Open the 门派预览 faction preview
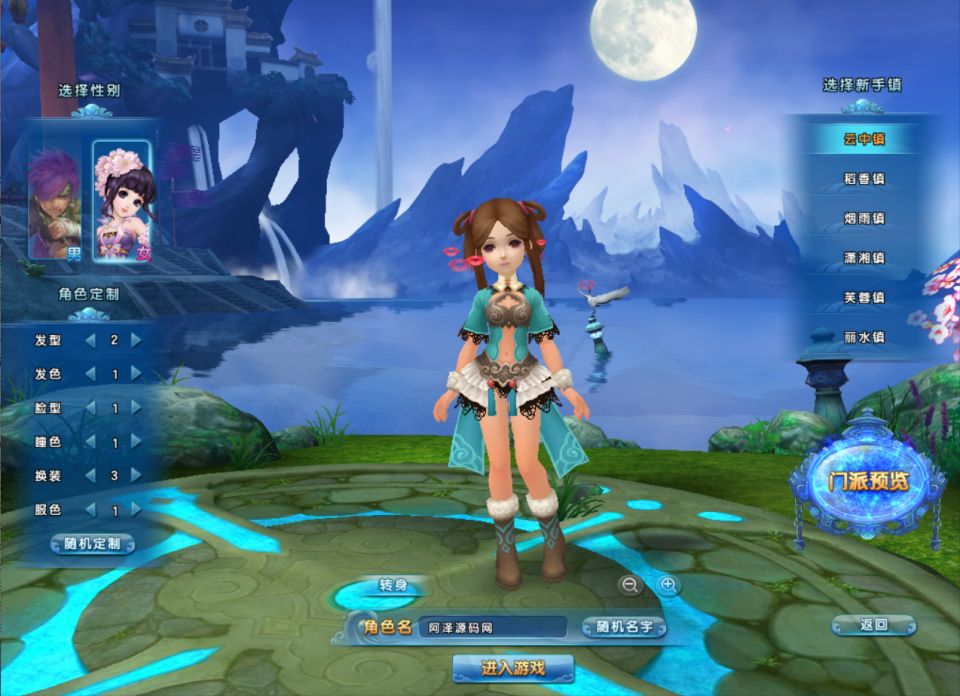This screenshot has height=696, width=960. (x=868, y=481)
